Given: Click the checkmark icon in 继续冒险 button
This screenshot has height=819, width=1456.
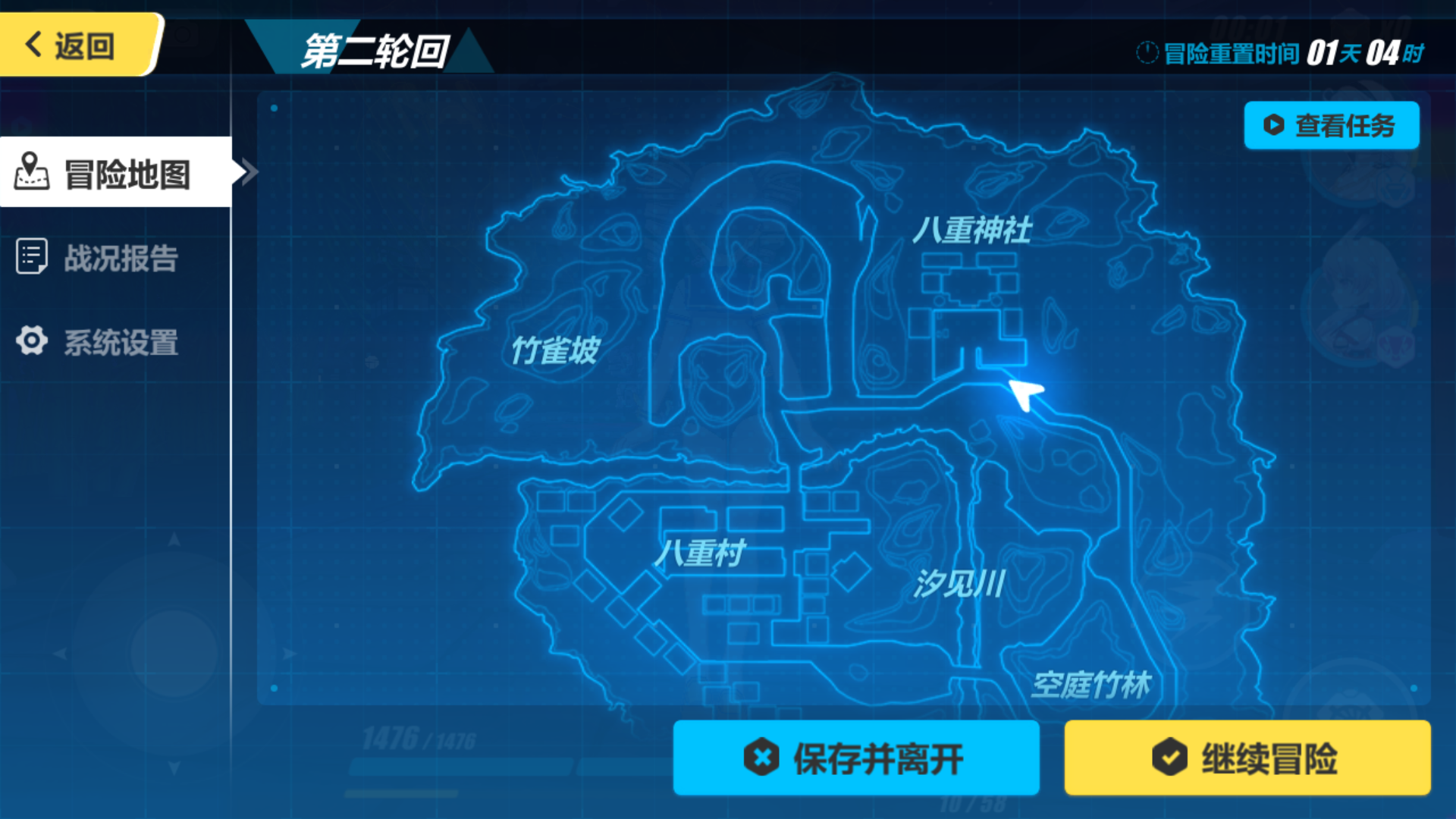Looking at the screenshot, I should pyautogui.click(x=1172, y=758).
